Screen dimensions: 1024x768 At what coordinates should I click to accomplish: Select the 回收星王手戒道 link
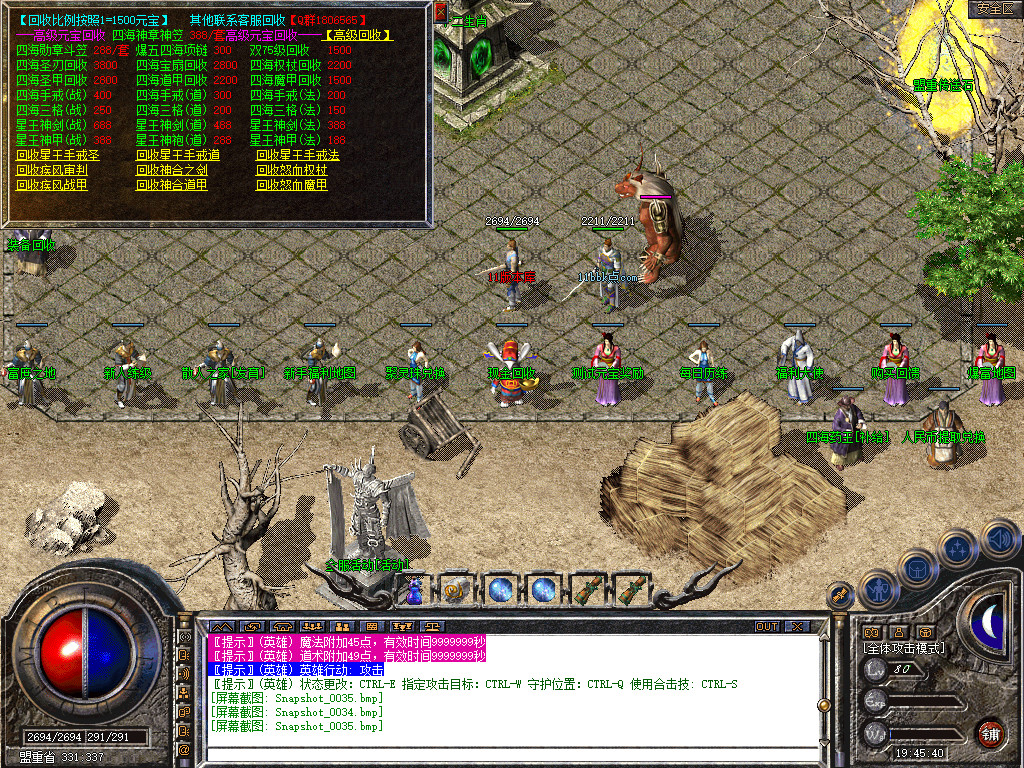coord(178,155)
